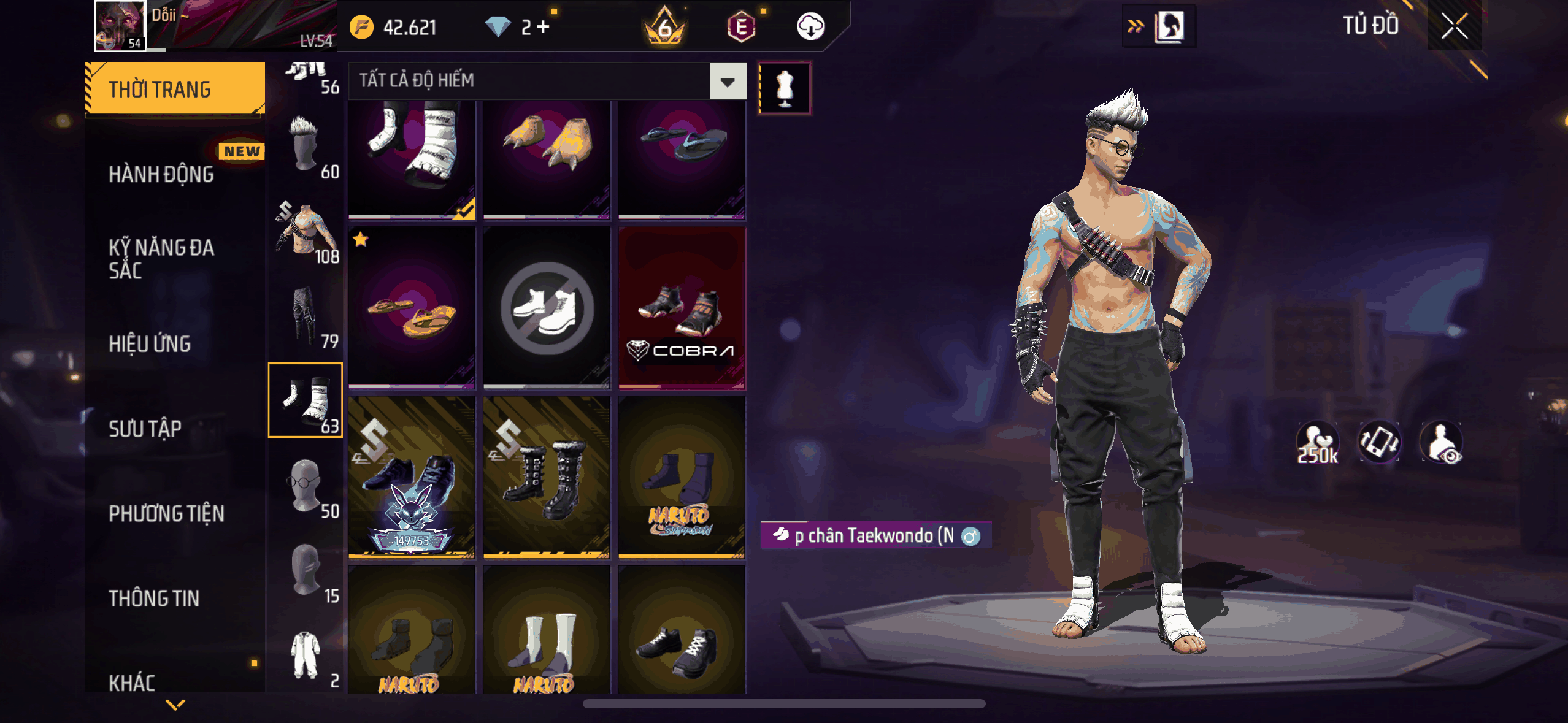
Task: Open the pants category with 79 items
Action: coord(306,316)
